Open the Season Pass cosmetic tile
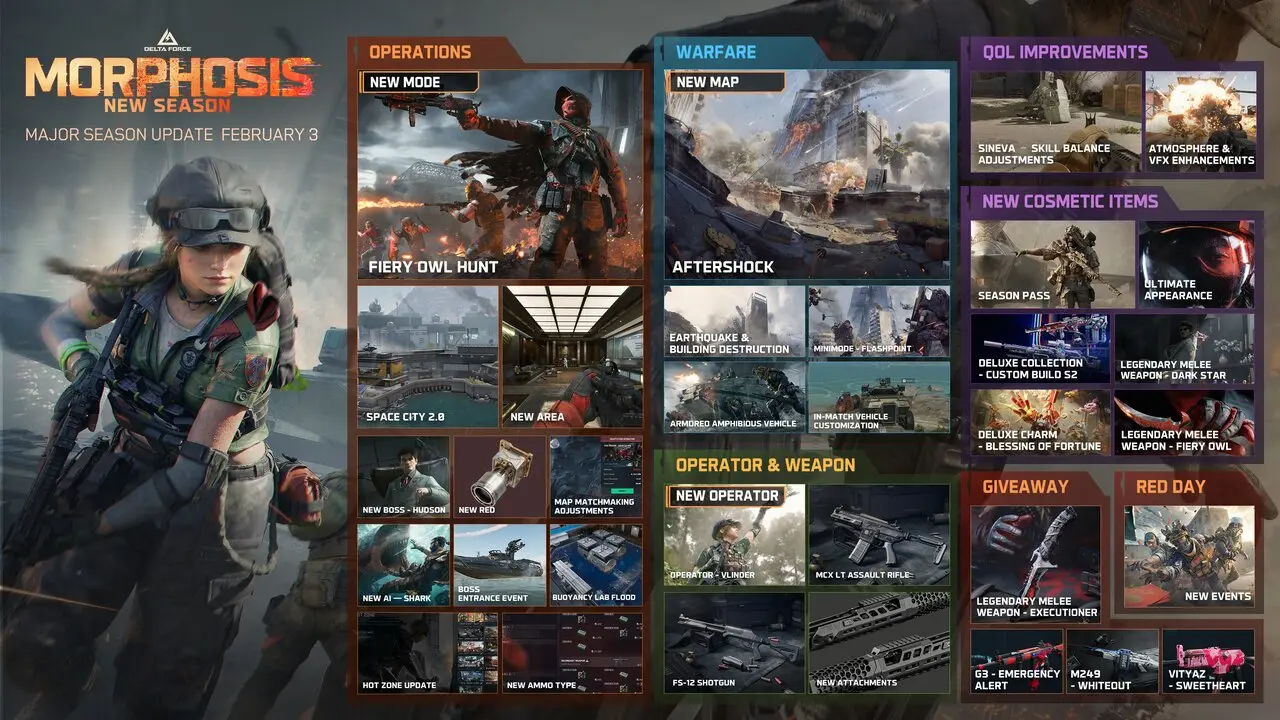1280x720 pixels. pos(1052,264)
